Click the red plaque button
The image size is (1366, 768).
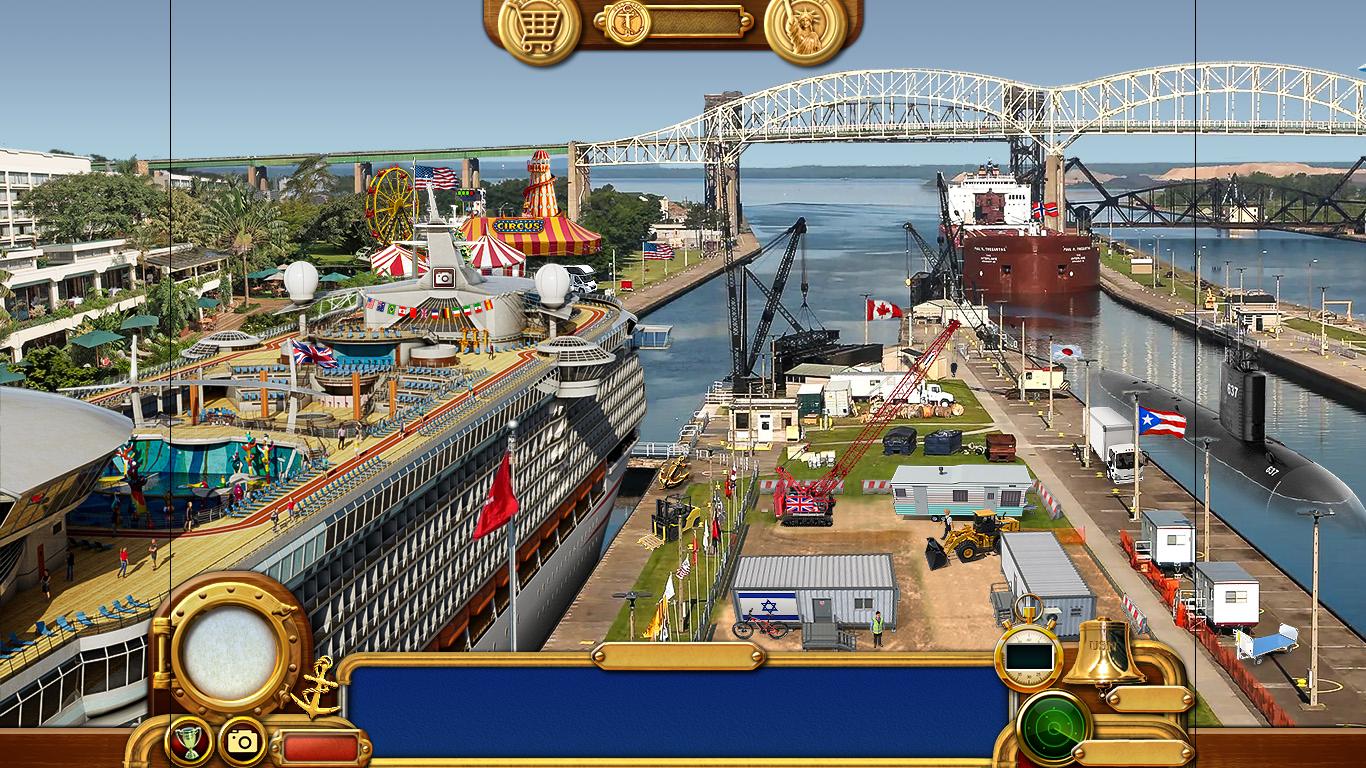point(320,748)
